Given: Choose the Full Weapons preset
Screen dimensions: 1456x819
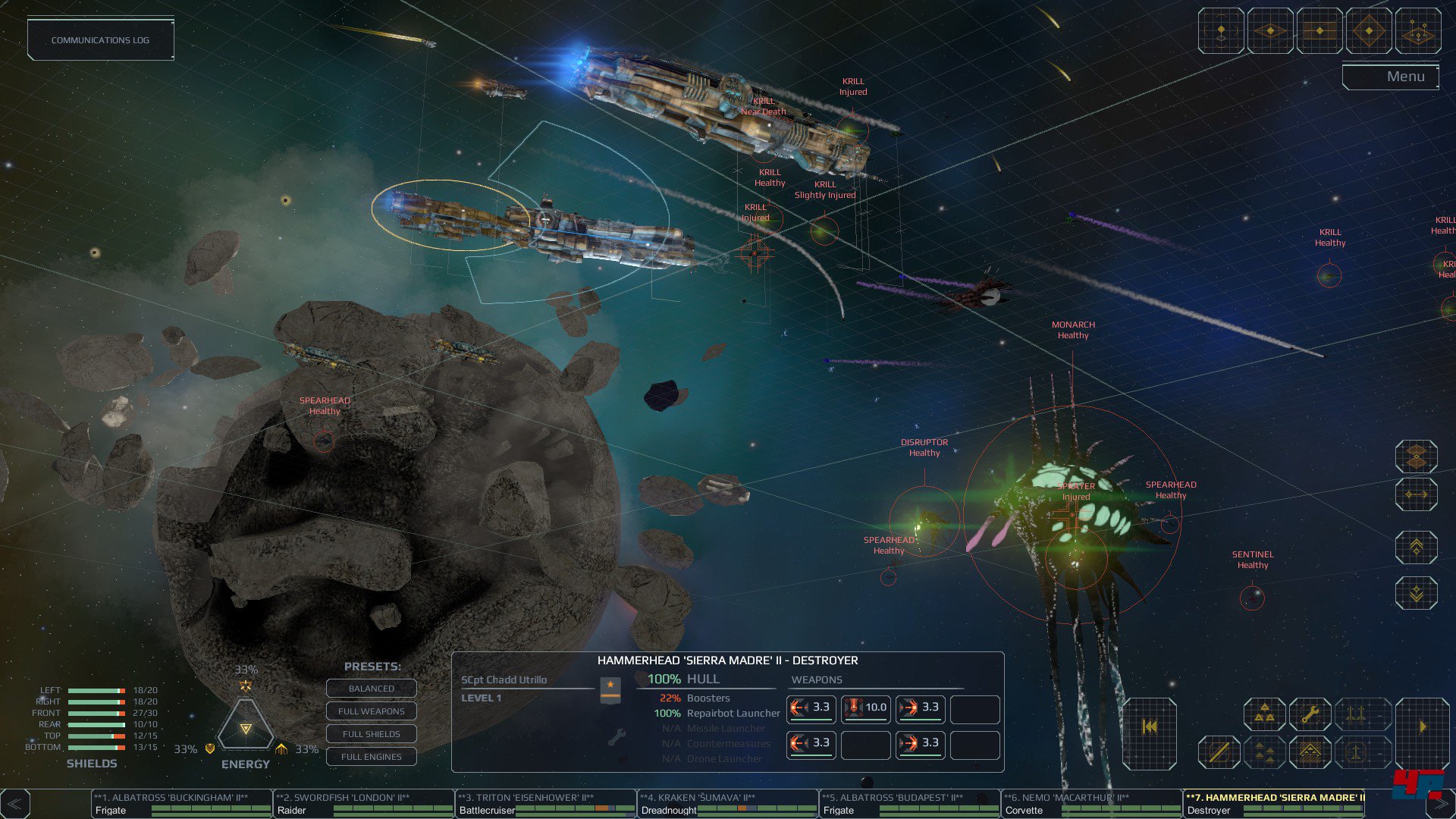Looking at the screenshot, I should click(371, 711).
